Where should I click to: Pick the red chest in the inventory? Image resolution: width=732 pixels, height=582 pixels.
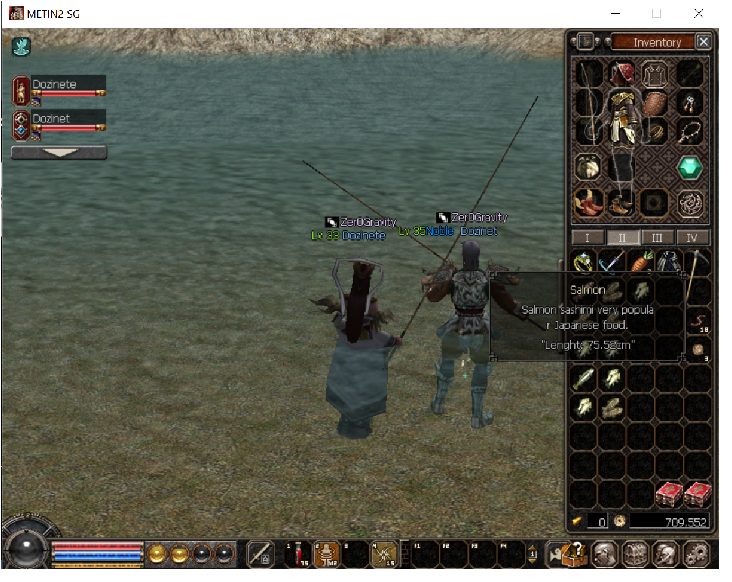(x=669, y=493)
